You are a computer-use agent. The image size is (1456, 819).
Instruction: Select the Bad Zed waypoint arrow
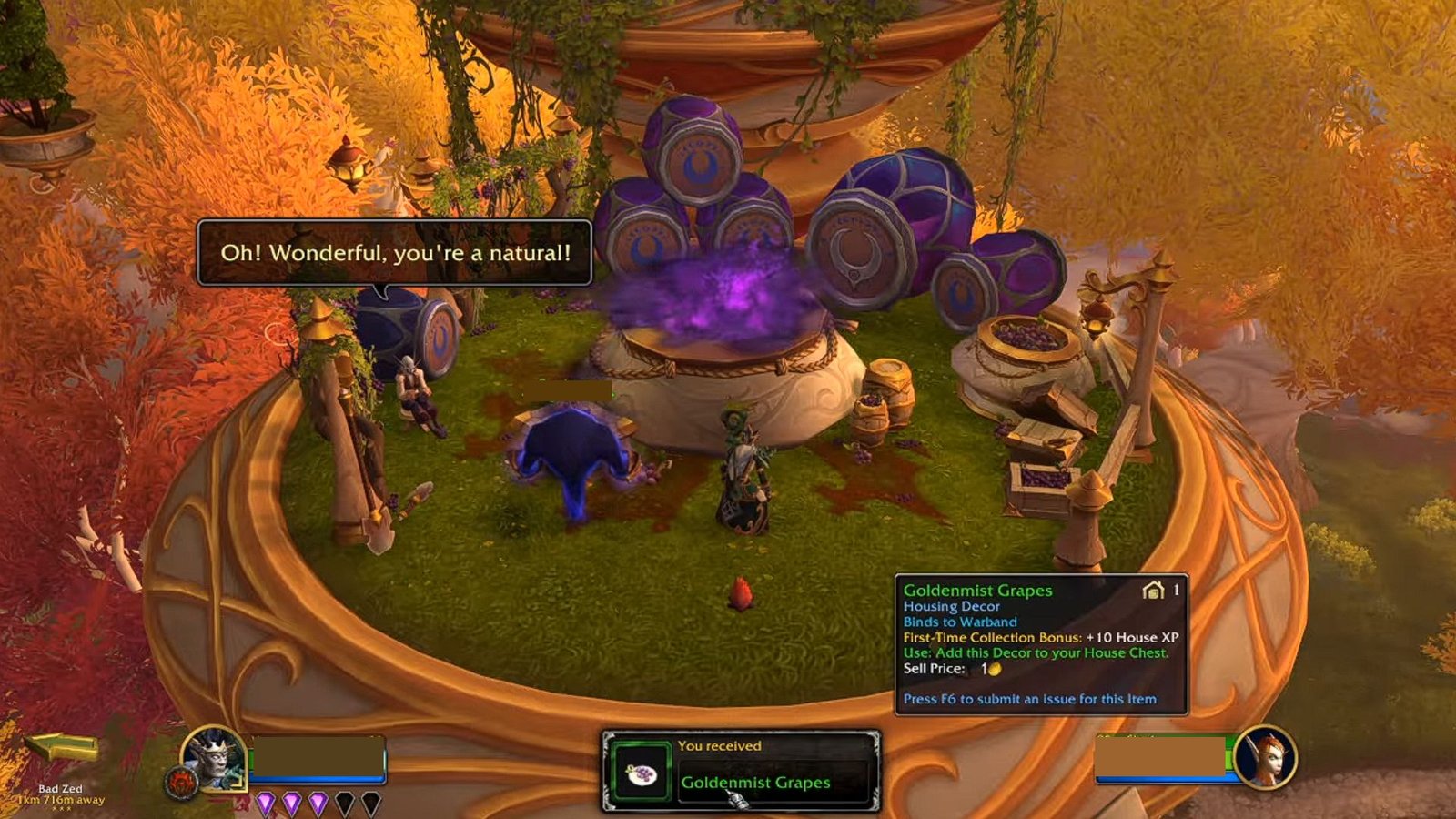[62, 747]
